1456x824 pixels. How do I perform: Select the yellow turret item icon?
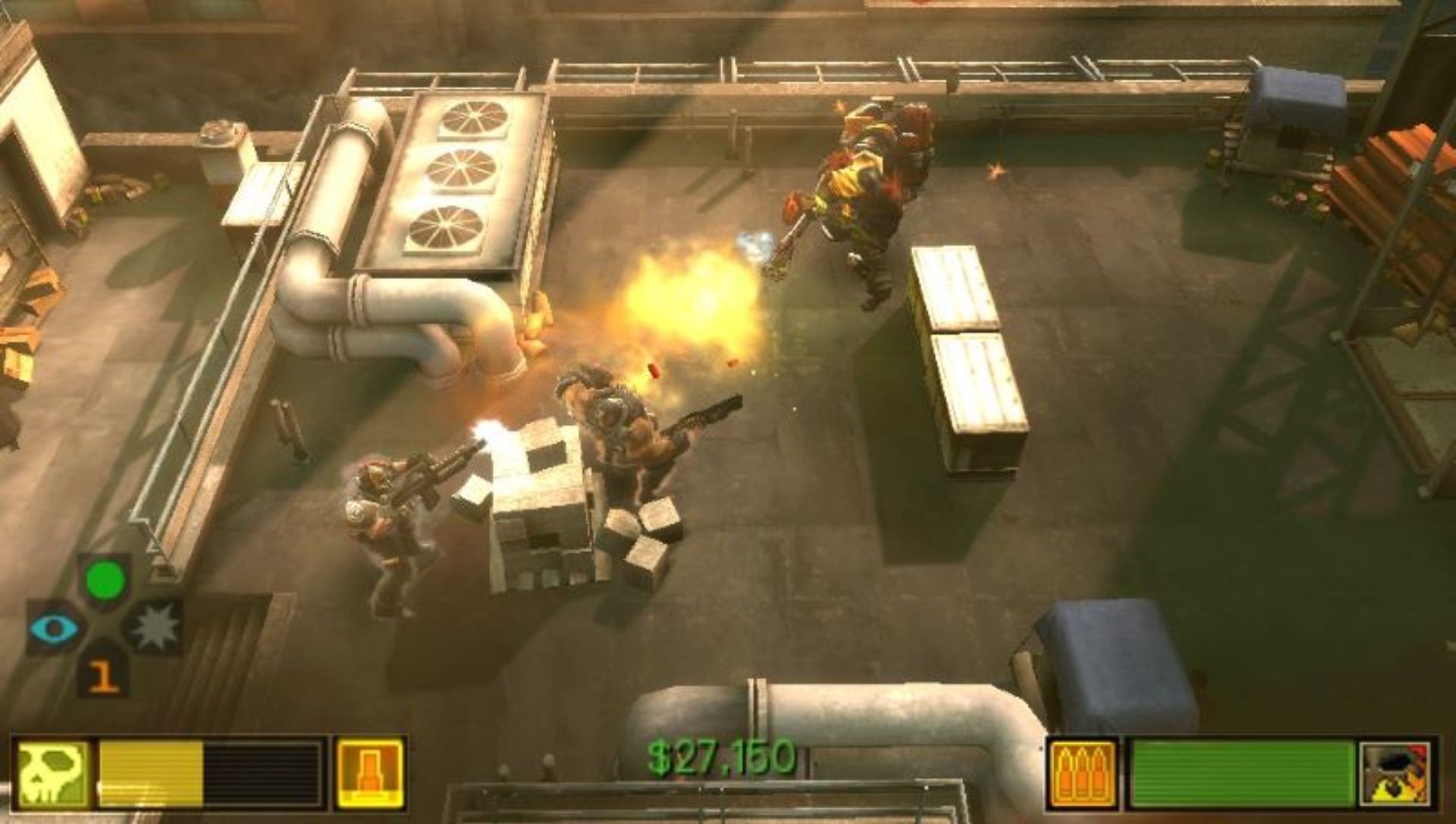[369, 773]
